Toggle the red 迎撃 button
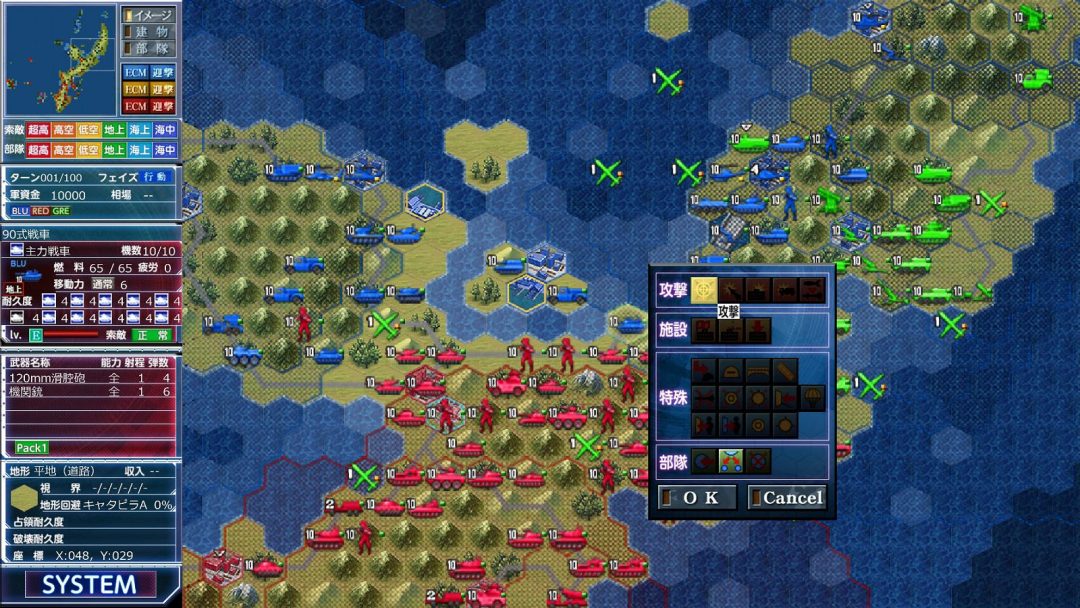 (162, 106)
